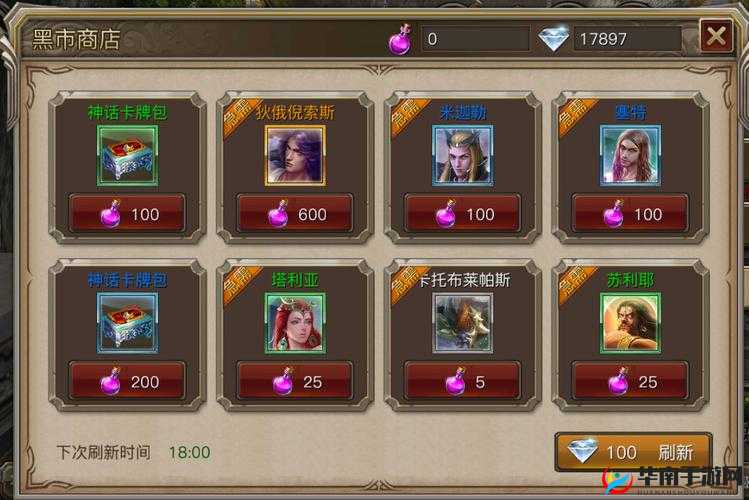Close the 黑市商店 window
The height and width of the screenshot is (500, 749).
pyautogui.click(x=716, y=39)
